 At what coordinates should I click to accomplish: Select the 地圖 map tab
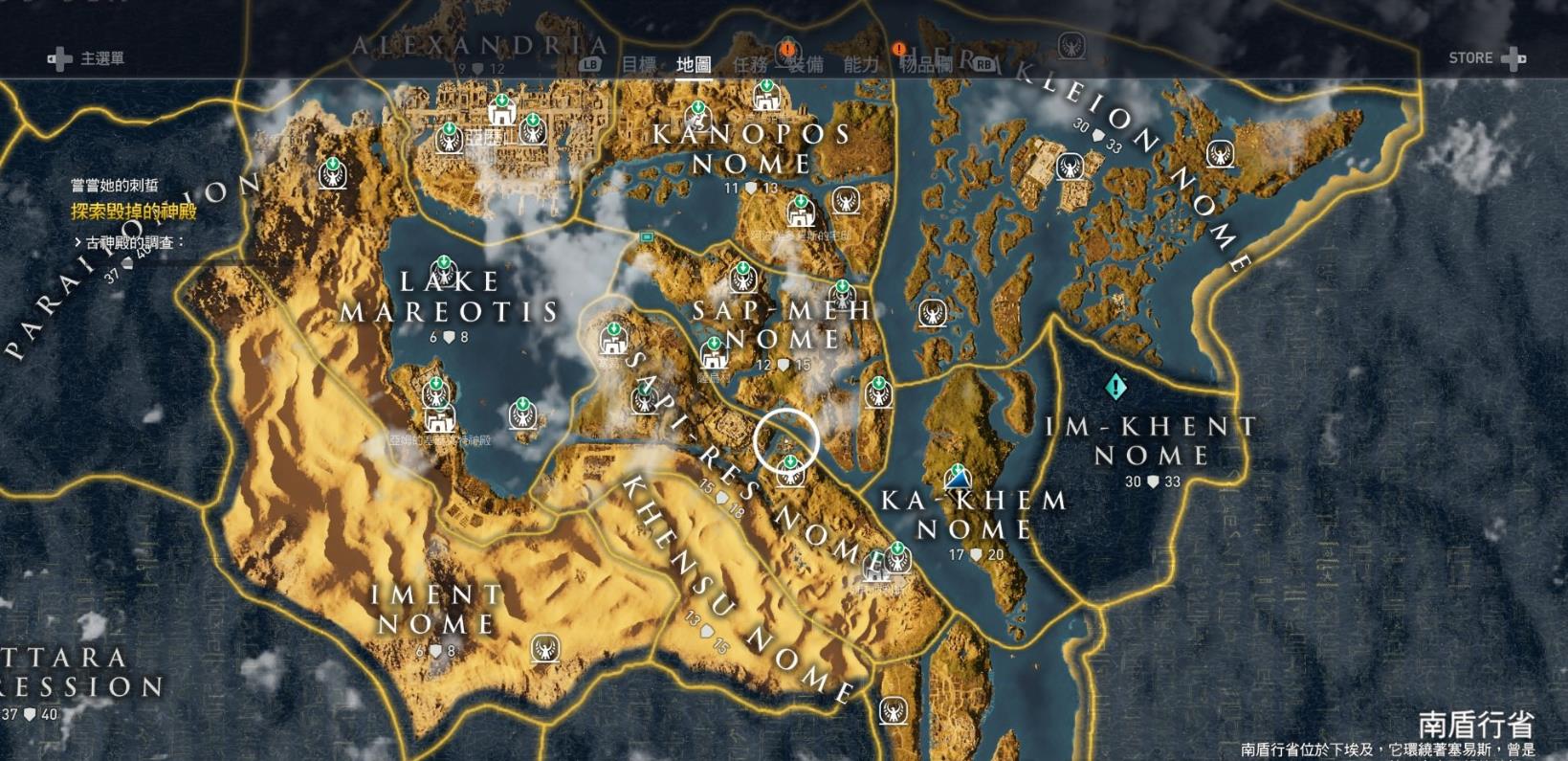[x=694, y=64]
